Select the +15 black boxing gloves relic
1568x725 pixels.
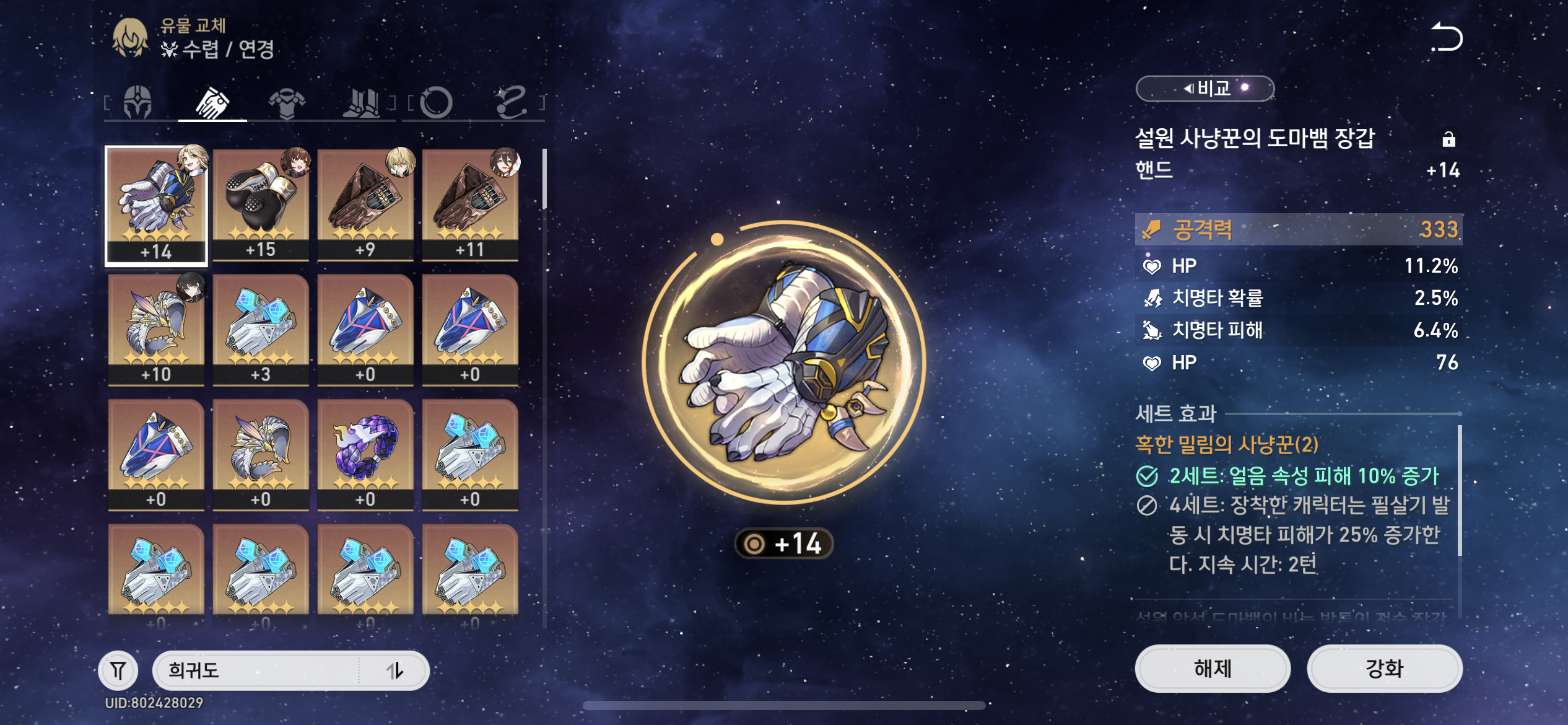pos(261,204)
